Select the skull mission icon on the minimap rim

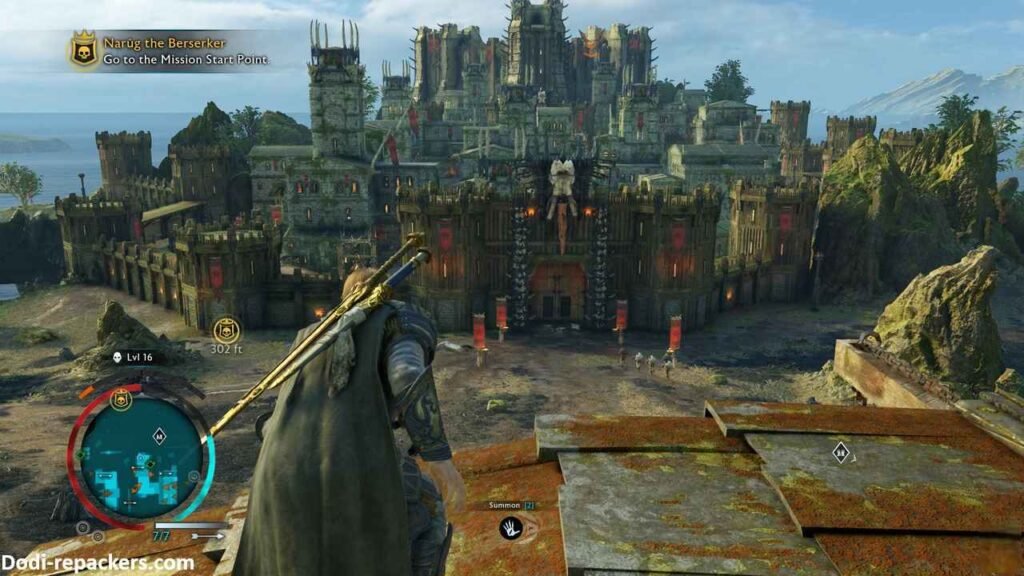click(x=121, y=400)
